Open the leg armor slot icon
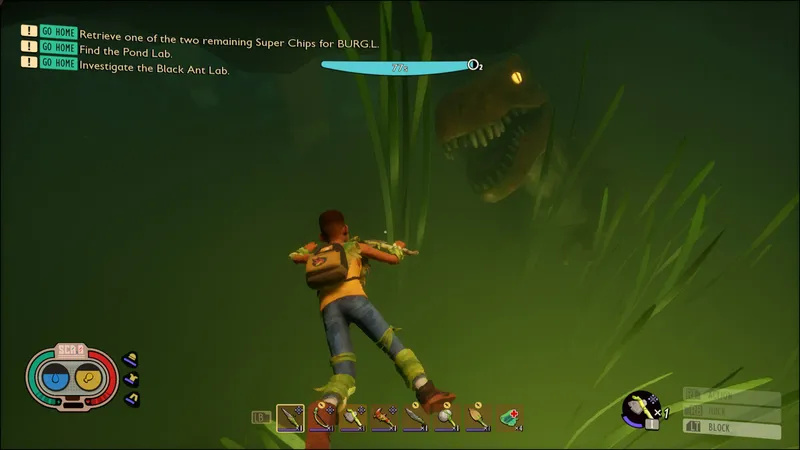This screenshot has height=450, width=800. (x=130, y=399)
